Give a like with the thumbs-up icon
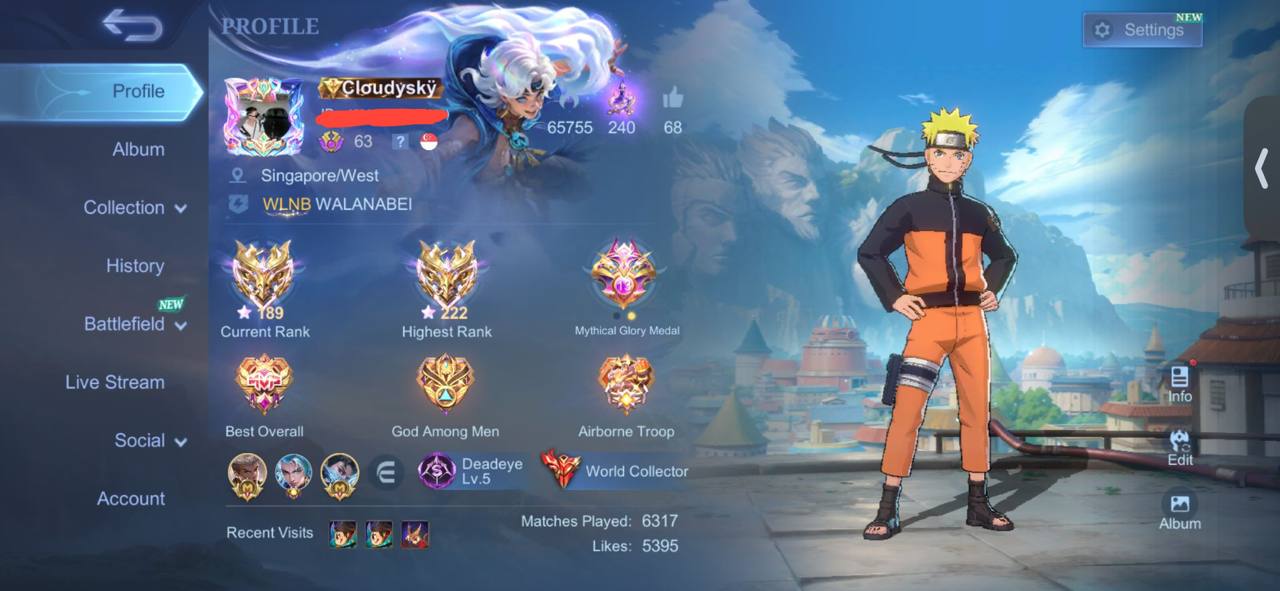 672,99
